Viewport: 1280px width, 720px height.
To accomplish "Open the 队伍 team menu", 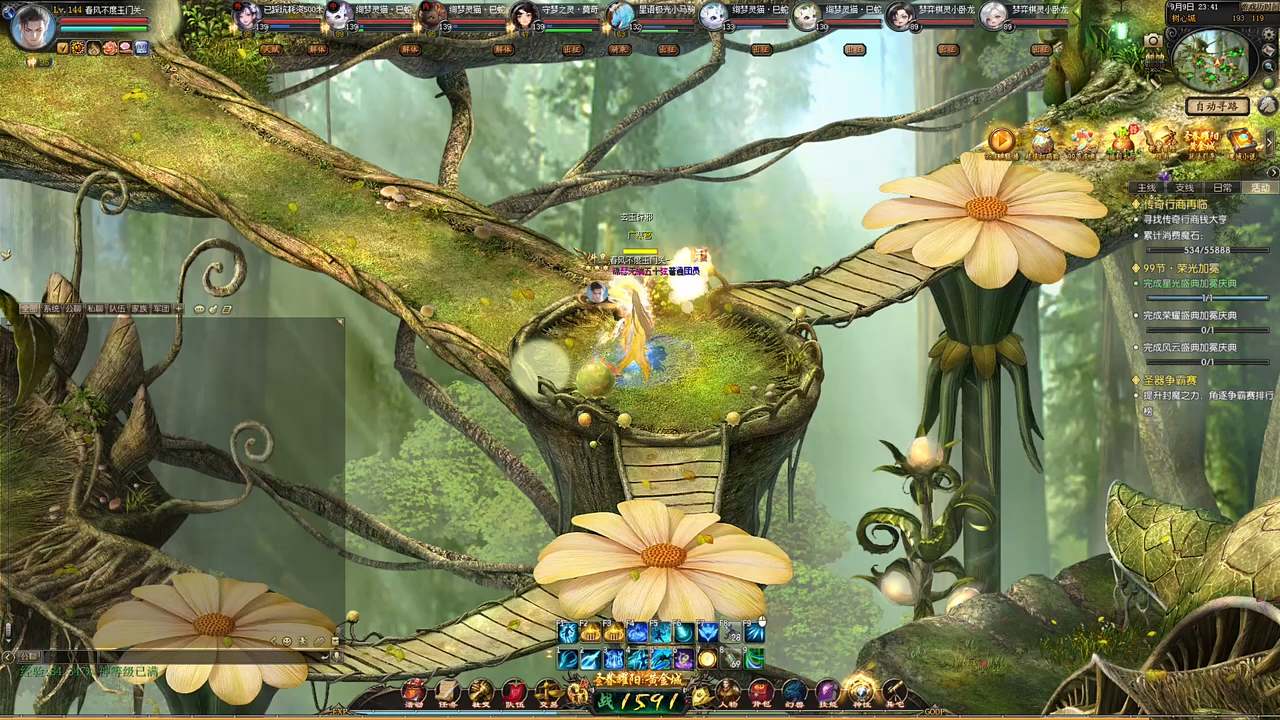I will (x=514, y=692).
